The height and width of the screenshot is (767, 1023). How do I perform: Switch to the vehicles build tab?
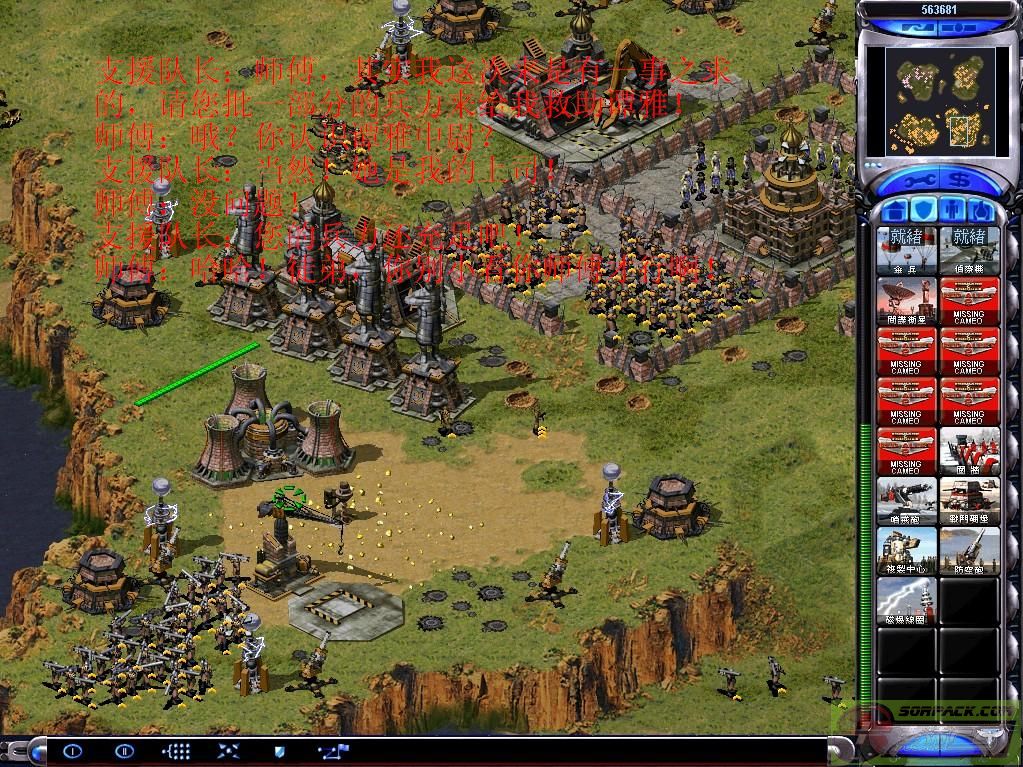point(981,211)
